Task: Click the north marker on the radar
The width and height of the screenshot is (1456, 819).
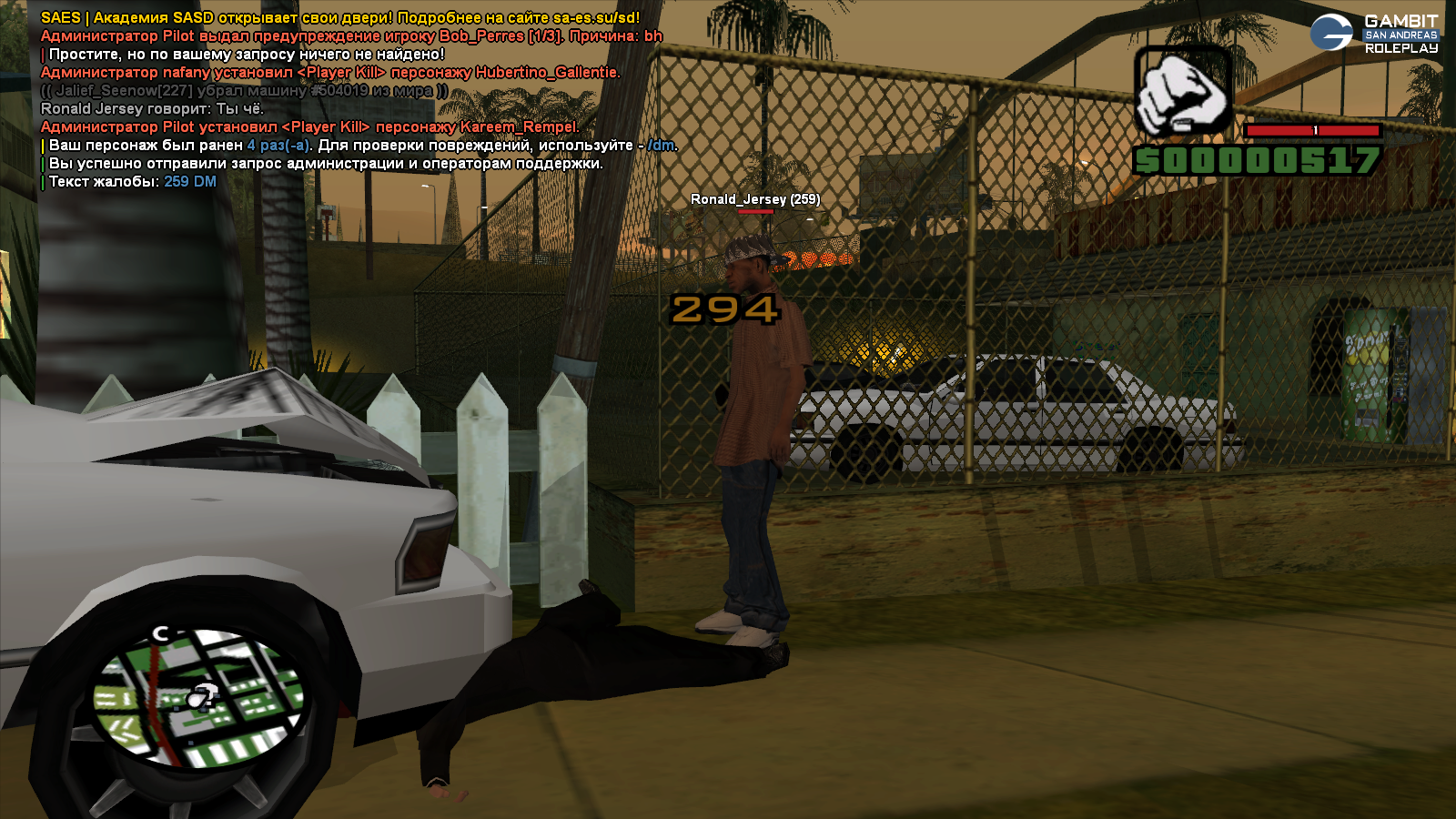Action: click(x=161, y=632)
